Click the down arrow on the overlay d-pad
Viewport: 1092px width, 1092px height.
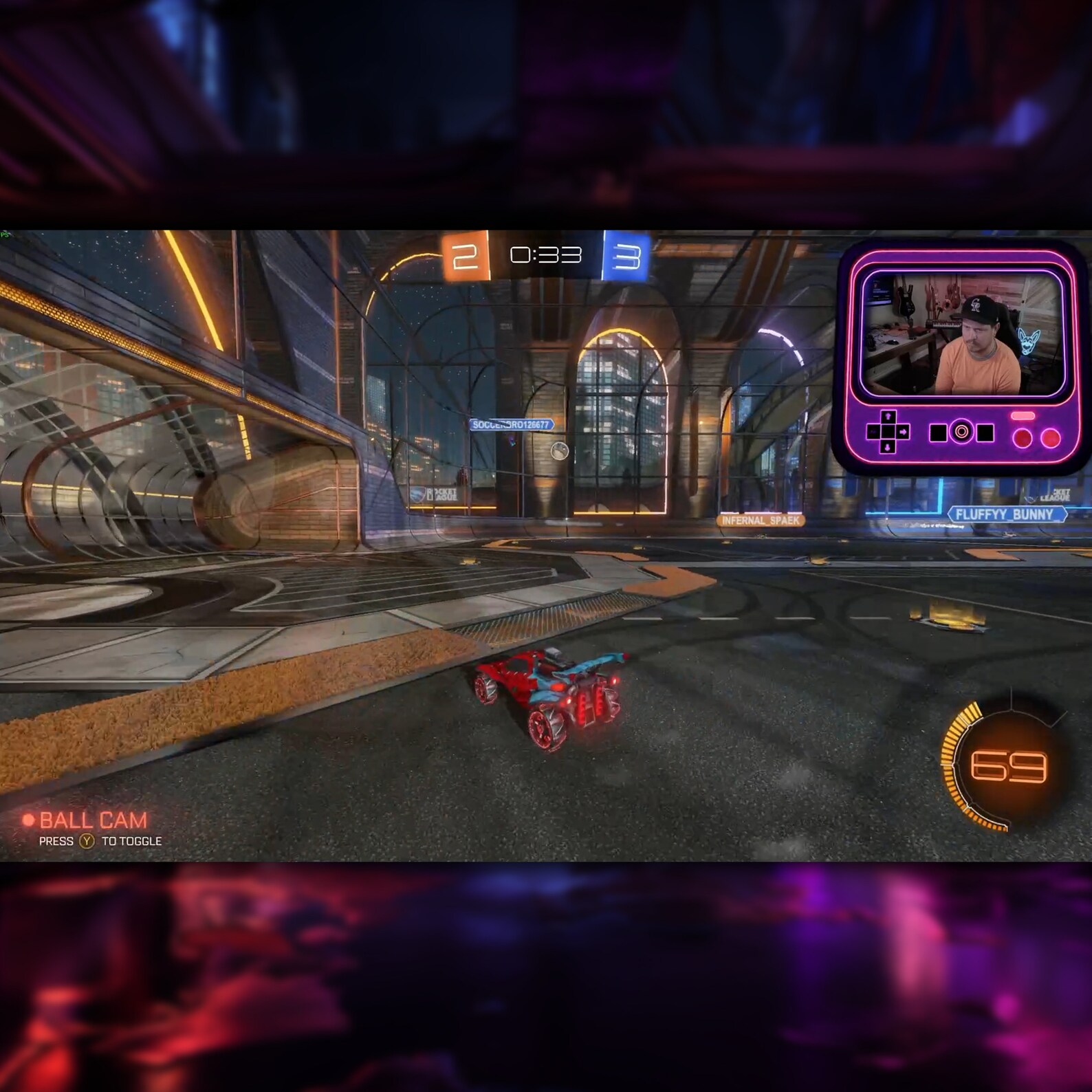(888, 448)
